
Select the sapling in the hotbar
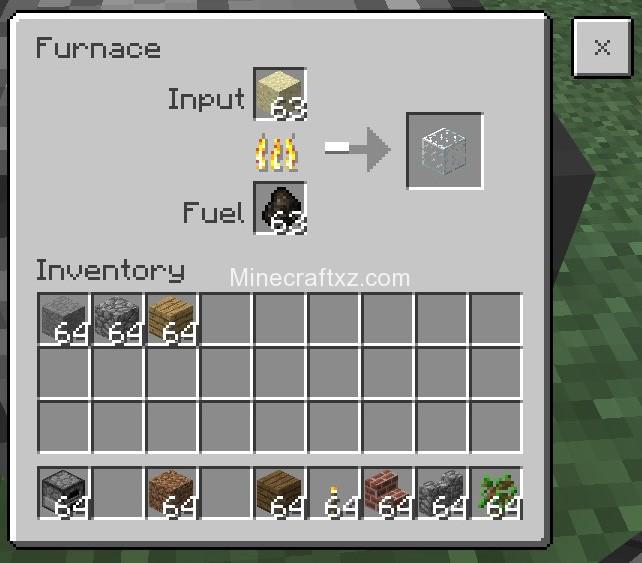tap(497, 493)
